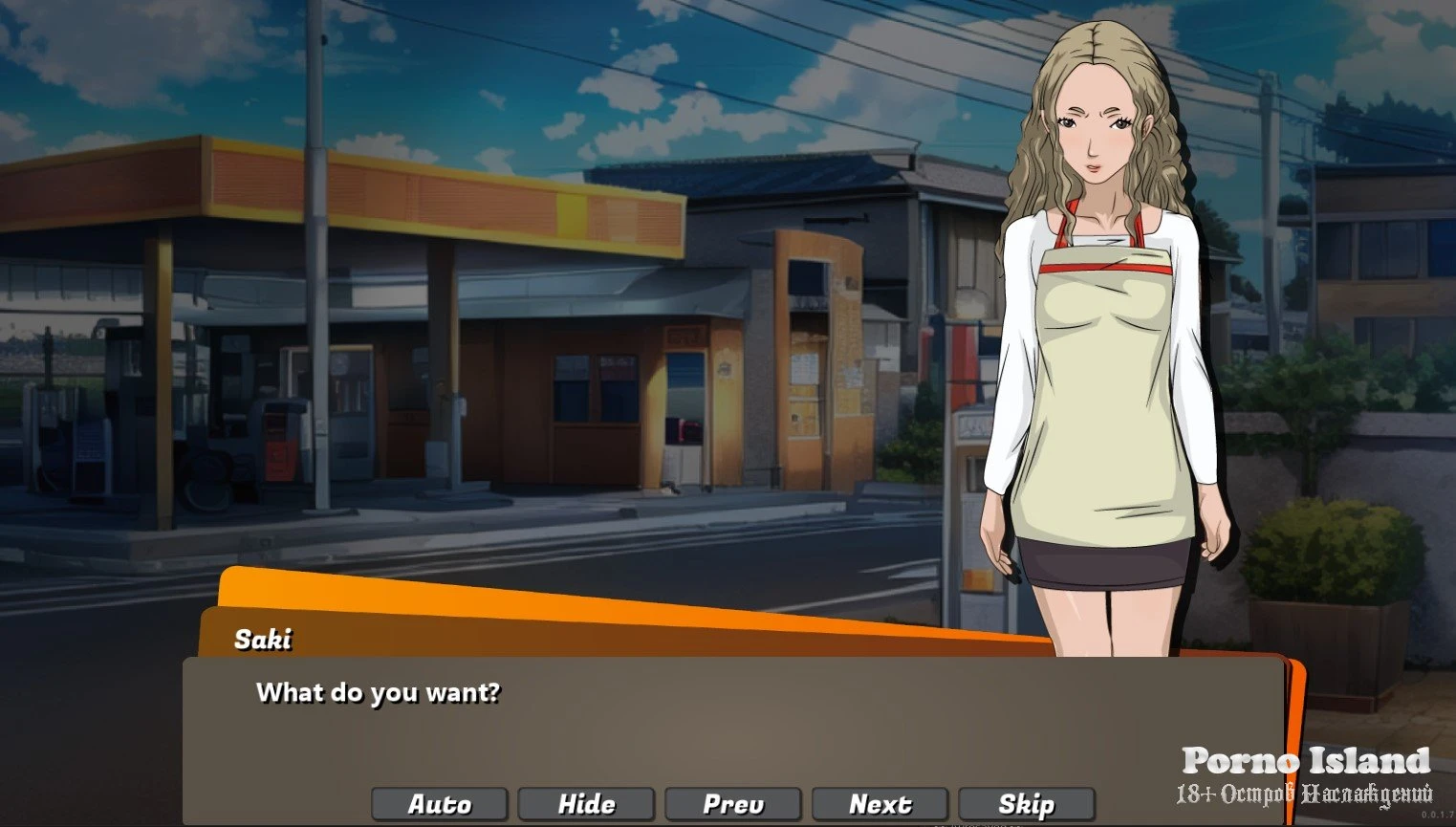
Task: Hide the dialogue box
Action: coord(586,804)
